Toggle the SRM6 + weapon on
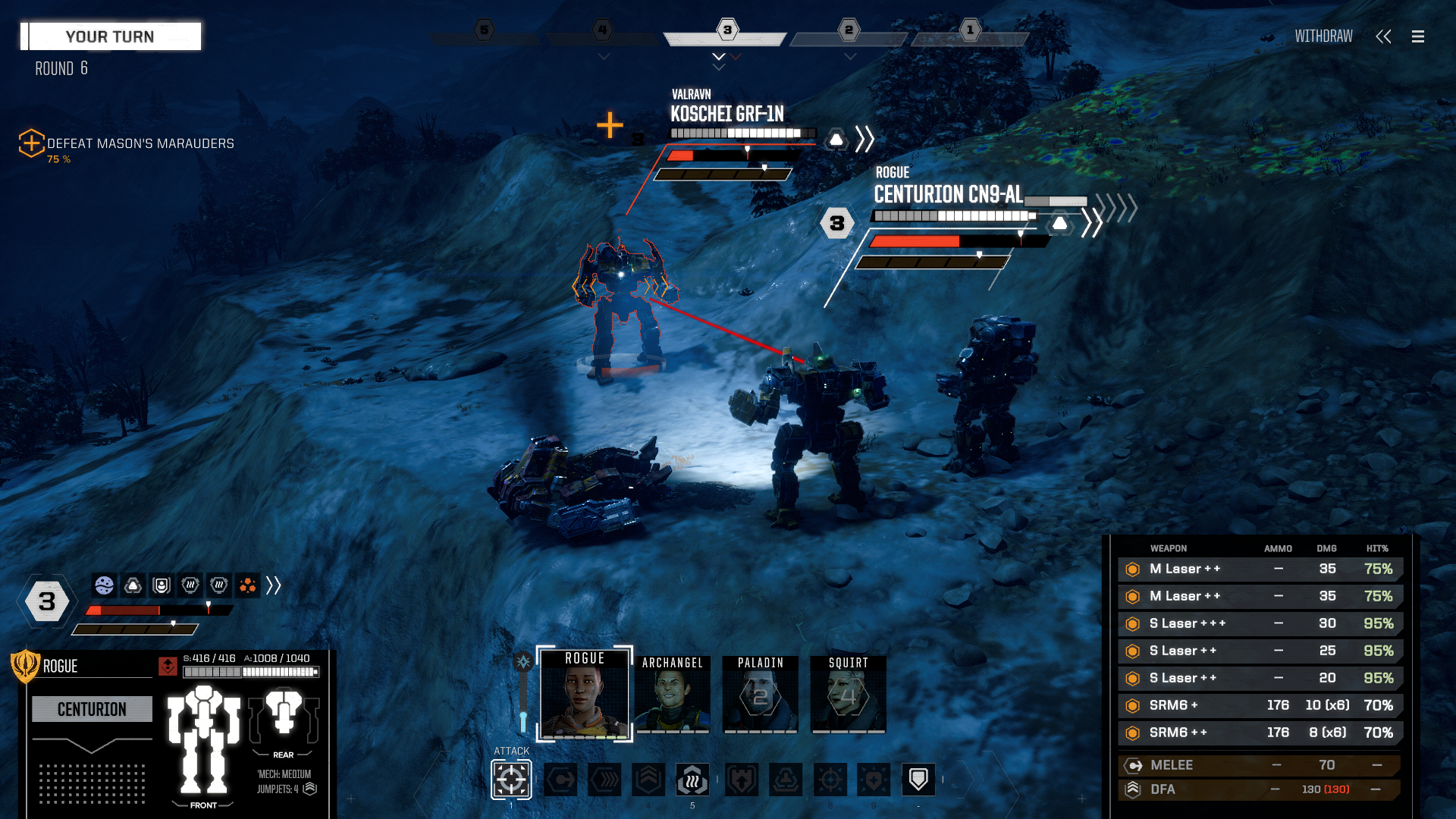 point(1133,705)
